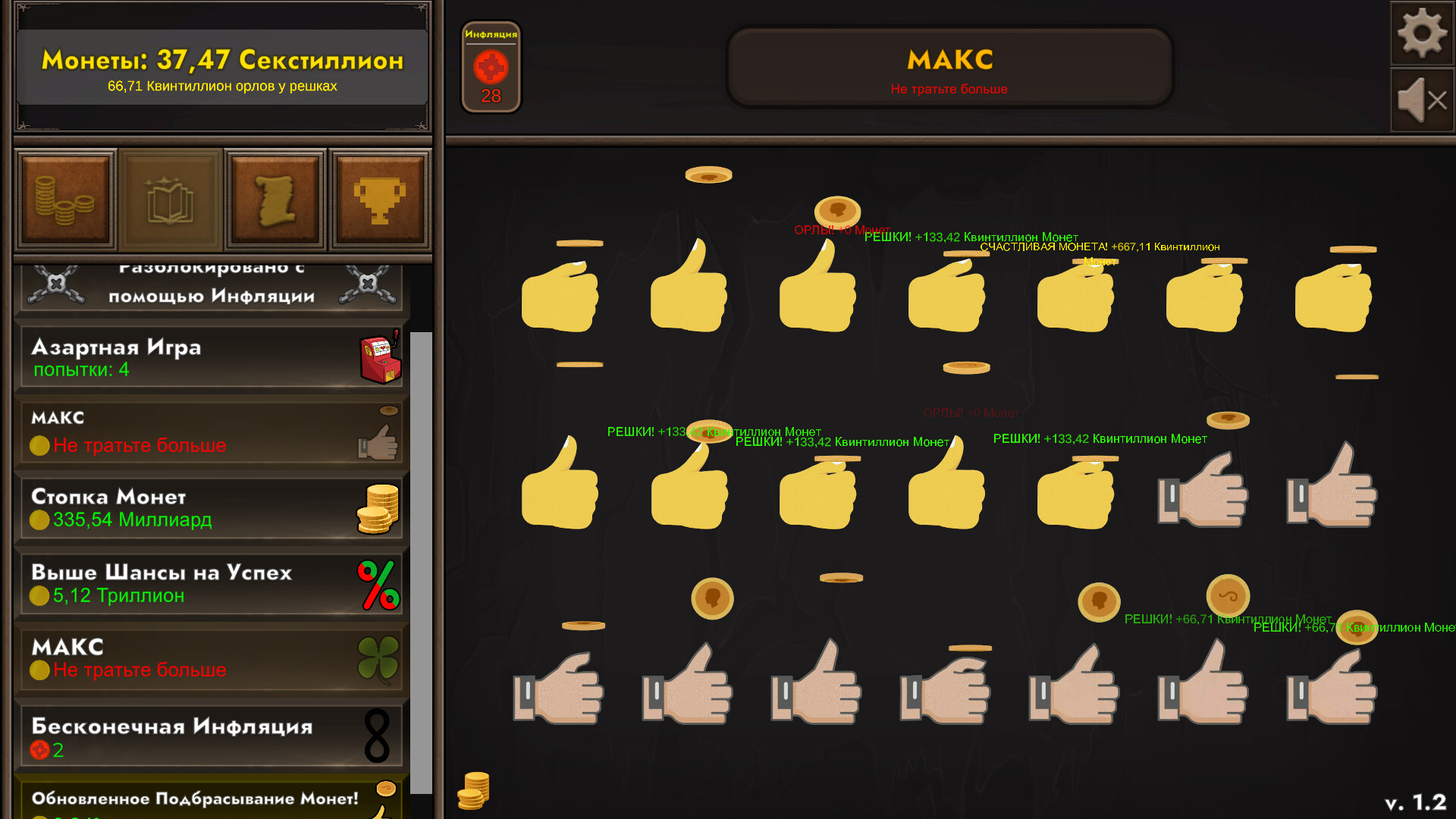1456x819 pixels.
Task: Open the scroll tab in the top menu
Action: 275,199
